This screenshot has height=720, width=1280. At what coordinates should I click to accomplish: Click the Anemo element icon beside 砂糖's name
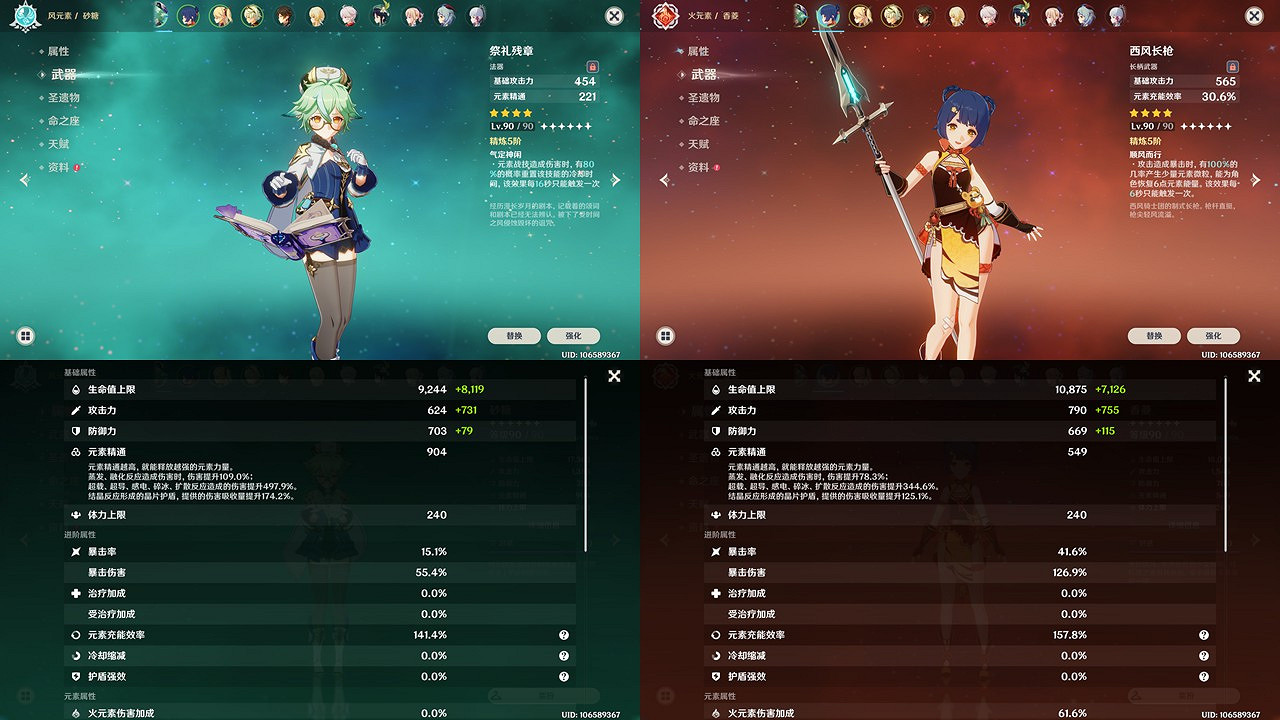click(x=25, y=16)
